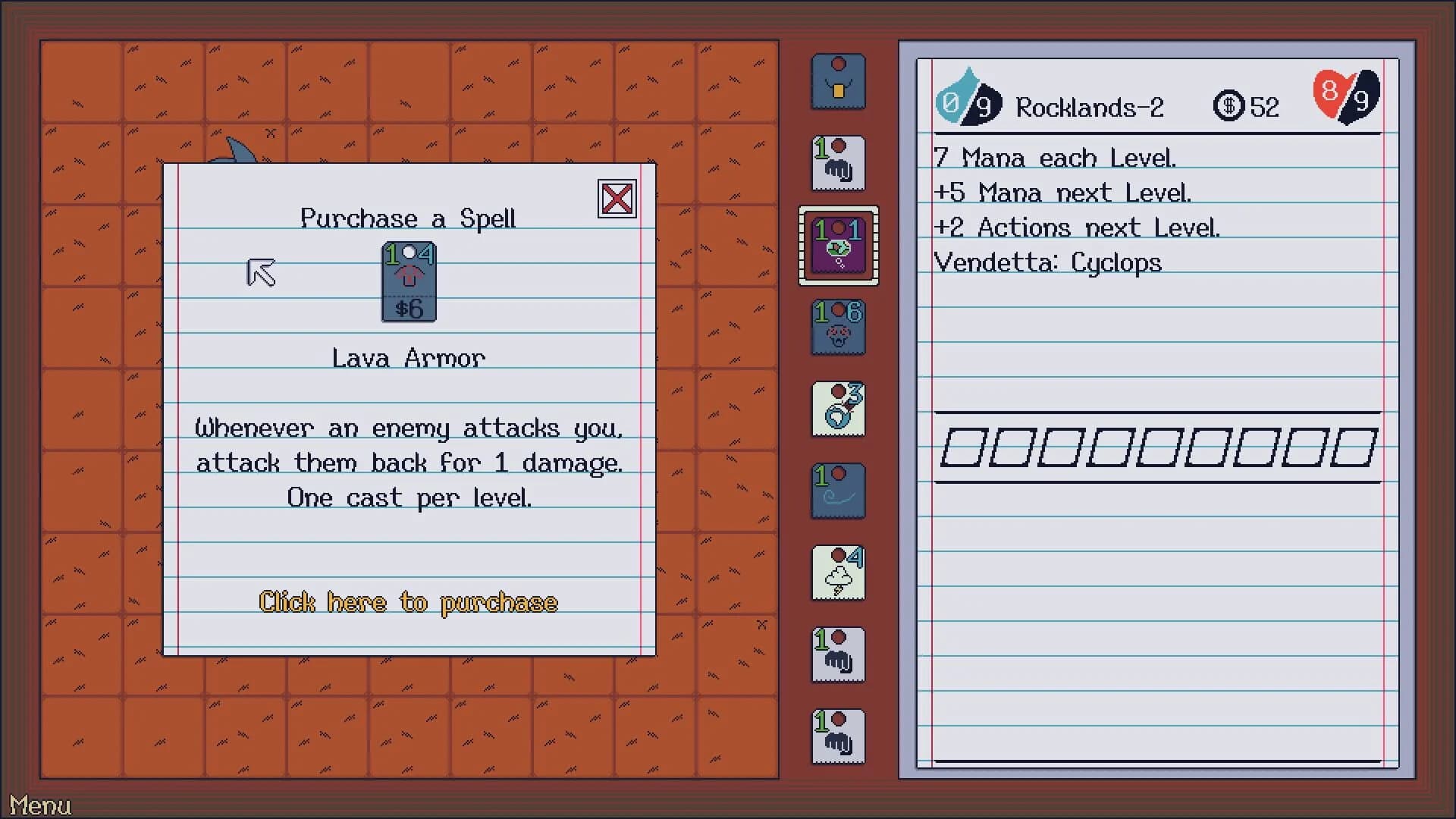
Task: Select the first fist punch spell
Action: [837, 163]
